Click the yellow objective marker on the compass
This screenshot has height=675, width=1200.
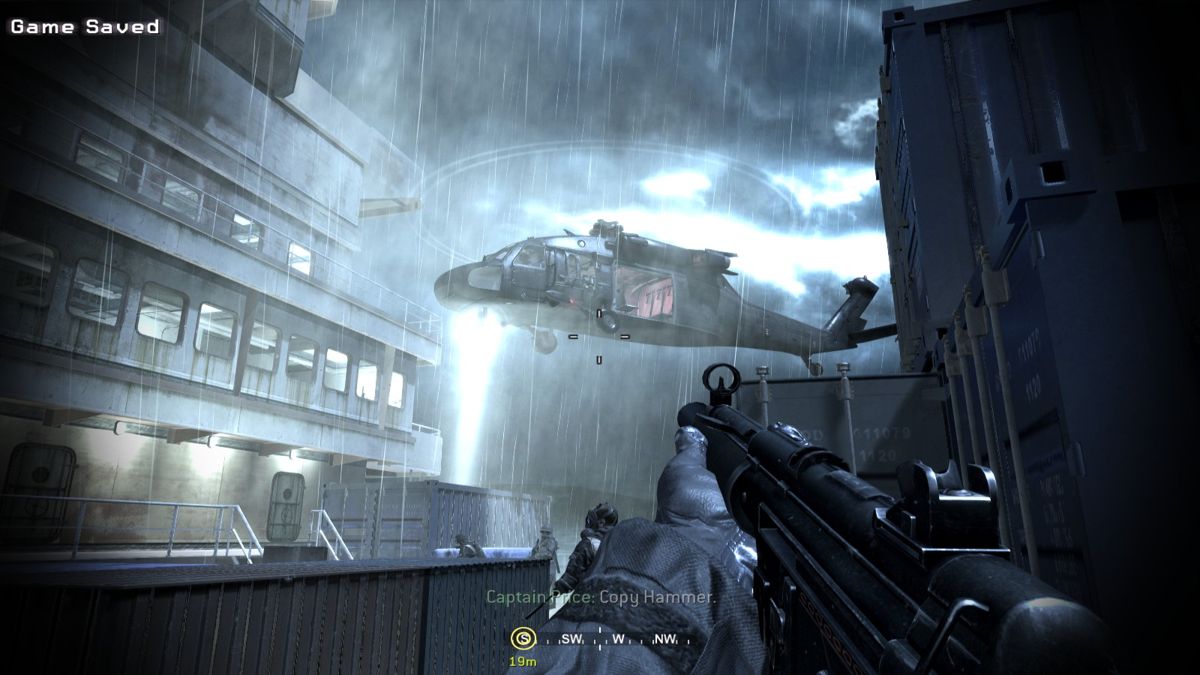click(x=522, y=638)
